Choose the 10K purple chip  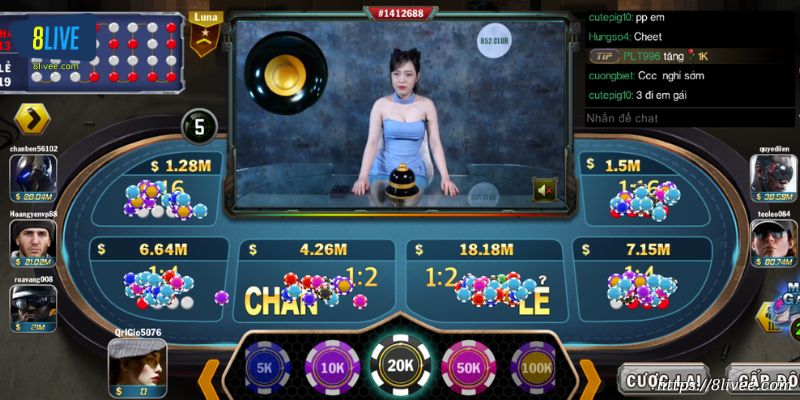[331, 366]
